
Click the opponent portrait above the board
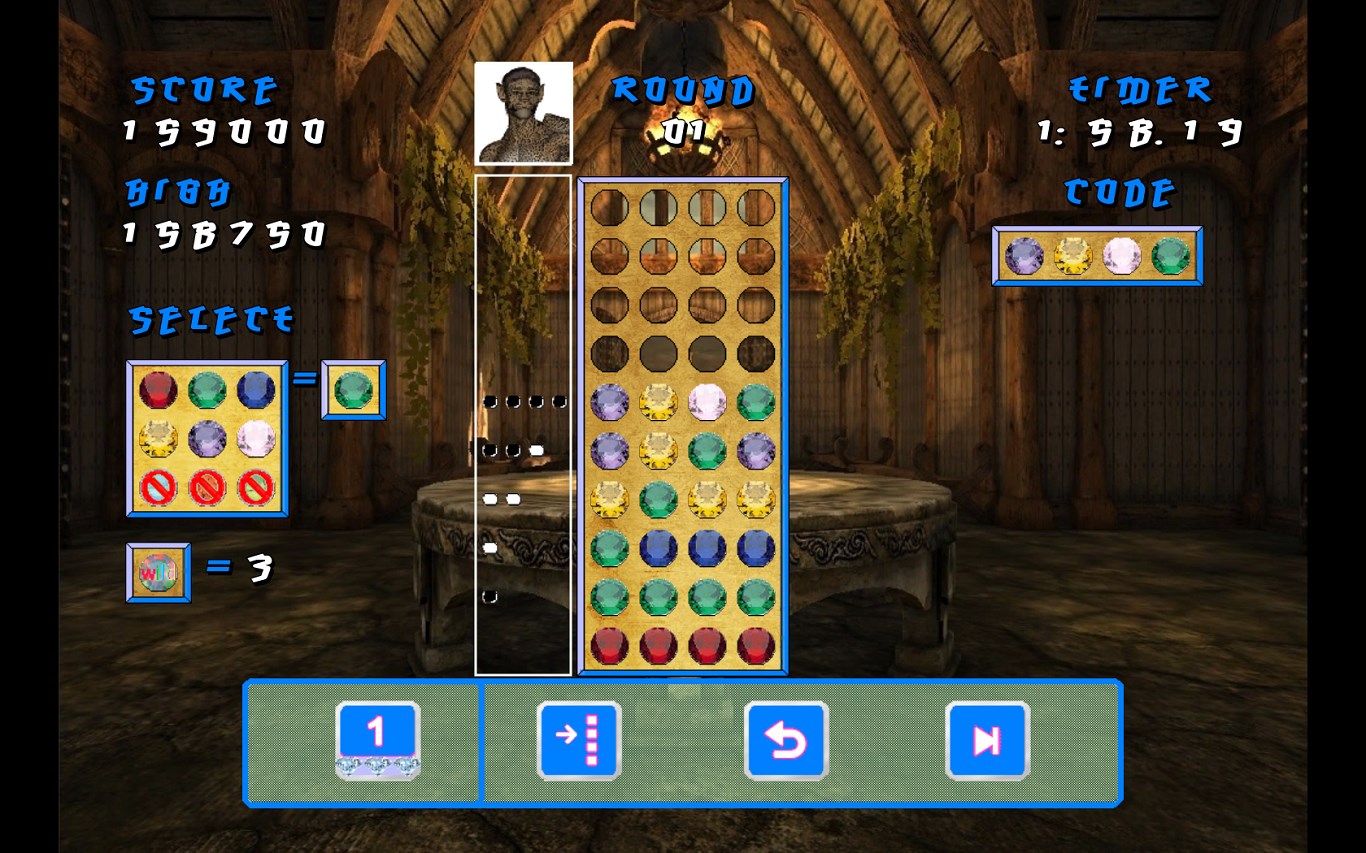point(523,113)
